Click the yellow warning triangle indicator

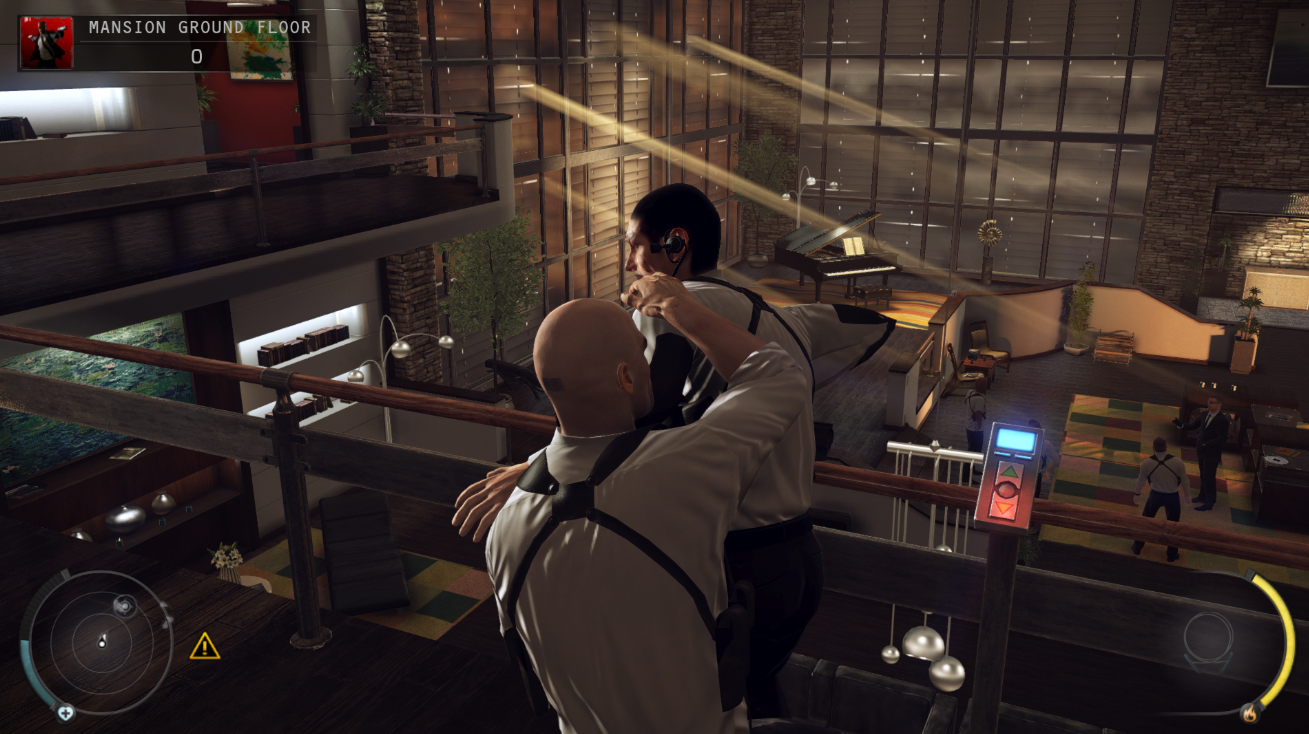tap(204, 648)
